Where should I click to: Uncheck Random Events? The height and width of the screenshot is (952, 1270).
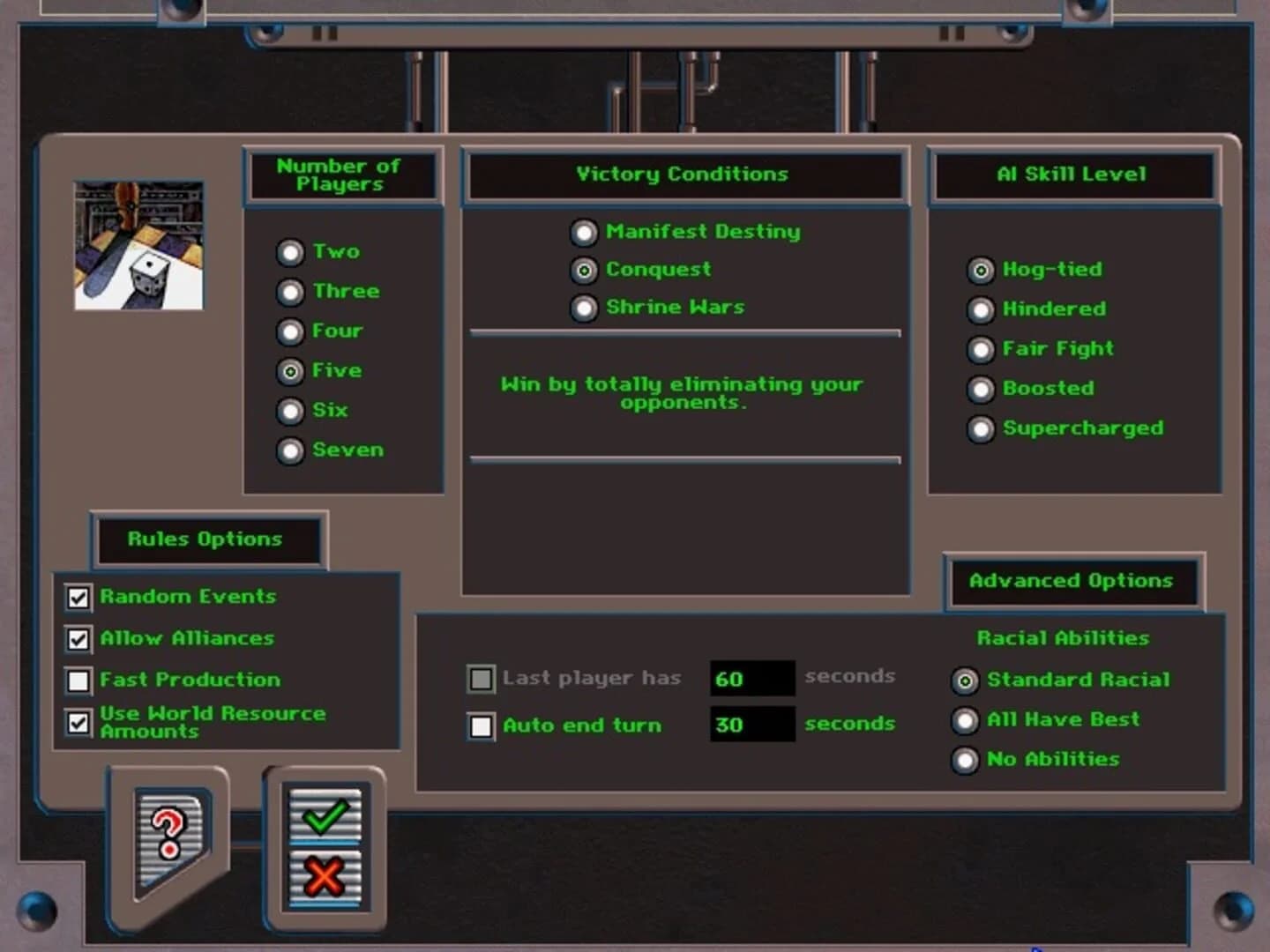click(x=78, y=597)
